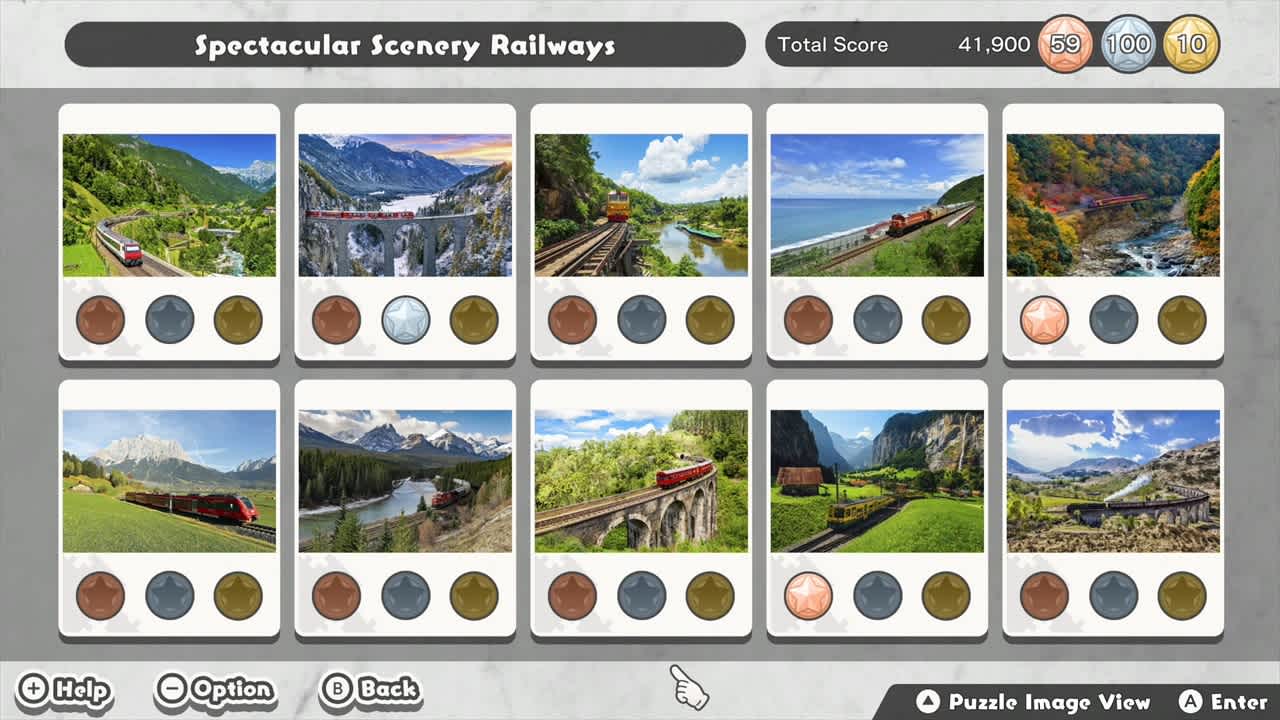Select the silver medal counter showing 100
The height and width of the screenshot is (720, 1280).
(1129, 44)
